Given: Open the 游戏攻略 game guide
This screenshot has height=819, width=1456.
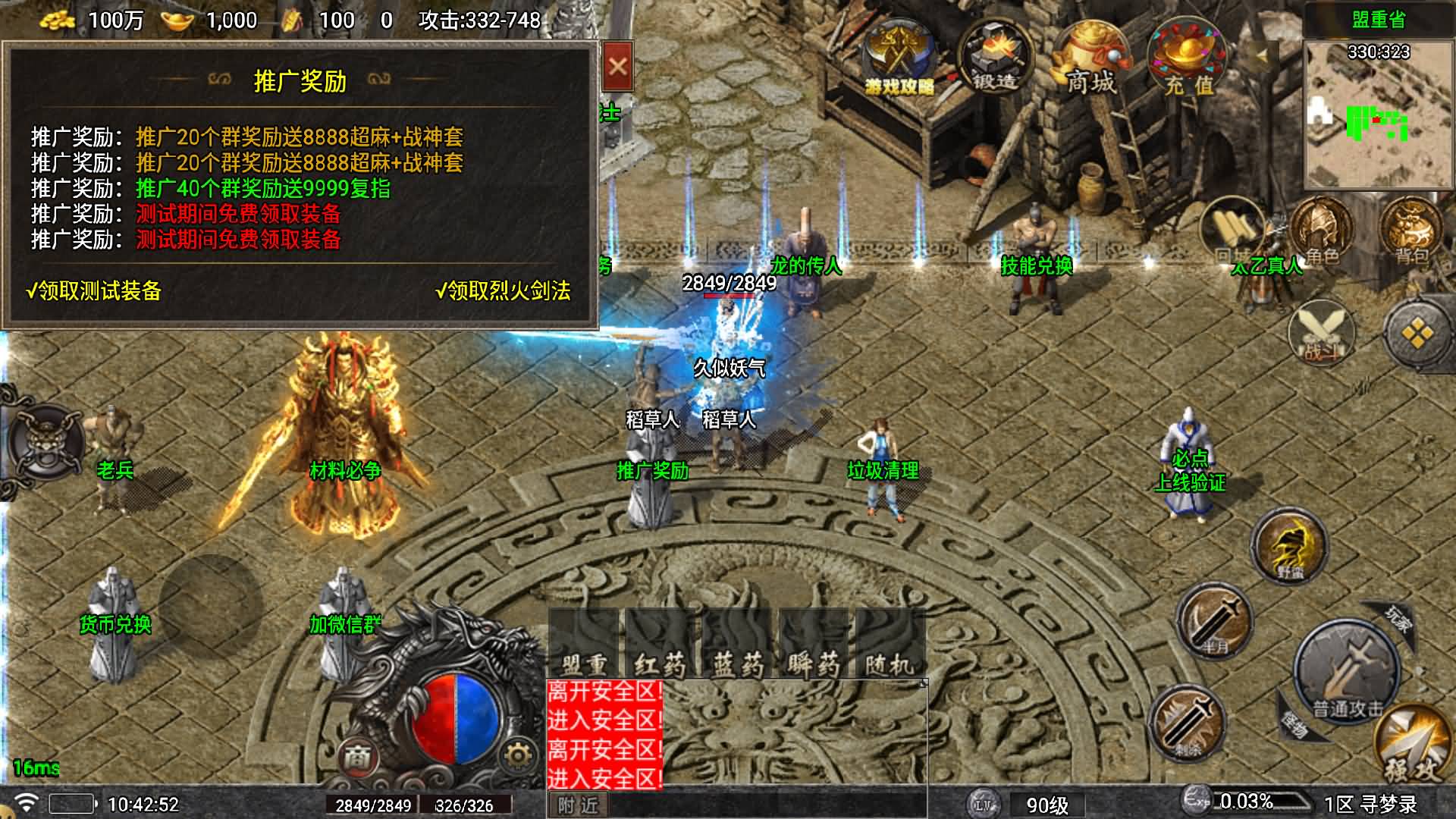Looking at the screenshot, I should click(899, 61).
